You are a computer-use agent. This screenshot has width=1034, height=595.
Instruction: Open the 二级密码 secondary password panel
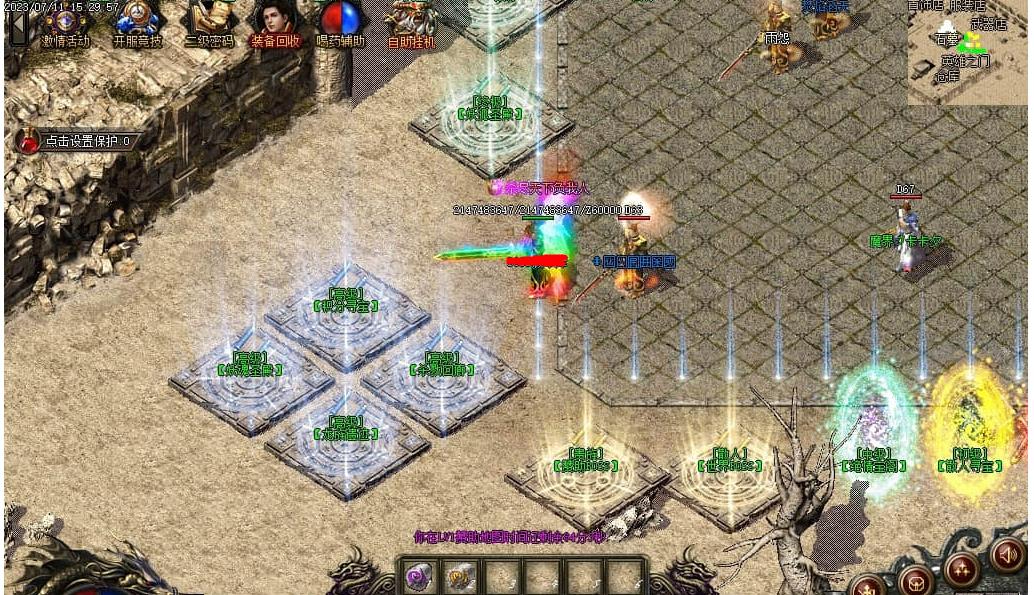pos(210,22)
